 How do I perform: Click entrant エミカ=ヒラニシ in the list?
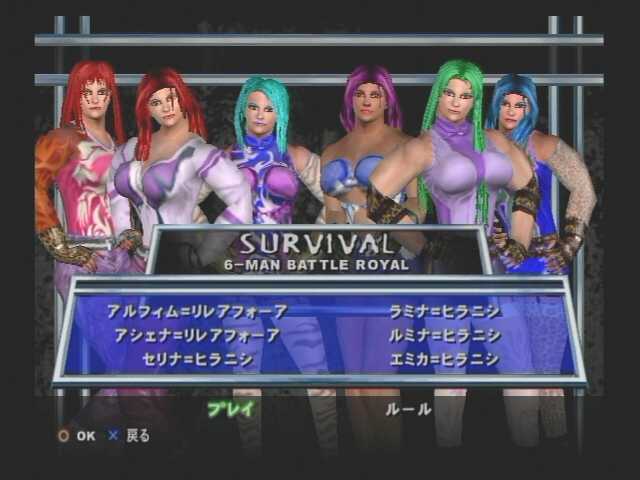click(445, 359)
